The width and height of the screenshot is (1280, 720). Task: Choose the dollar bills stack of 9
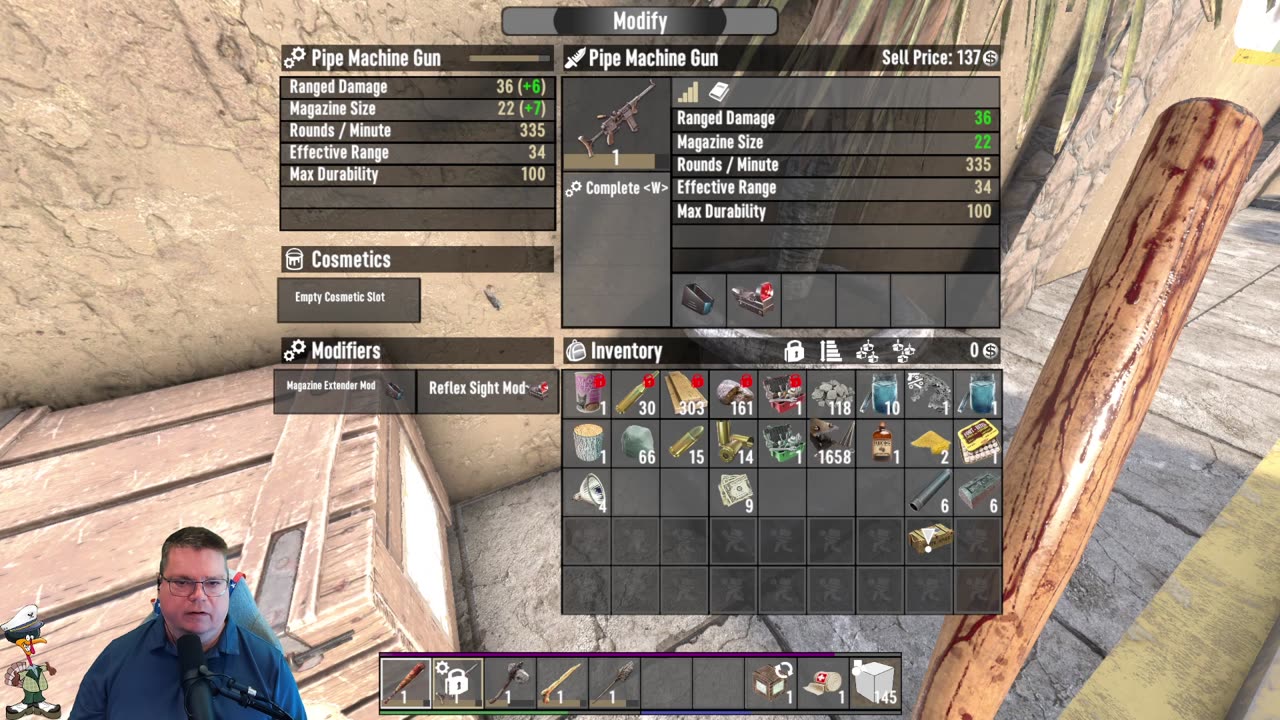click(734, 491)
